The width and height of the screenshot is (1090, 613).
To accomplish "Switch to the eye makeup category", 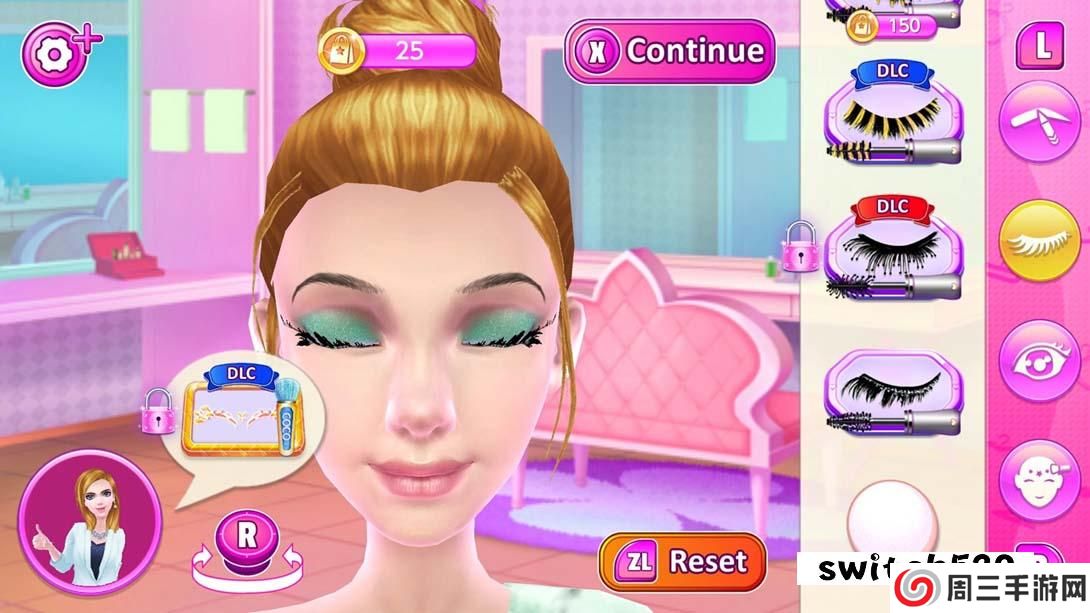I will [1039, 360].
